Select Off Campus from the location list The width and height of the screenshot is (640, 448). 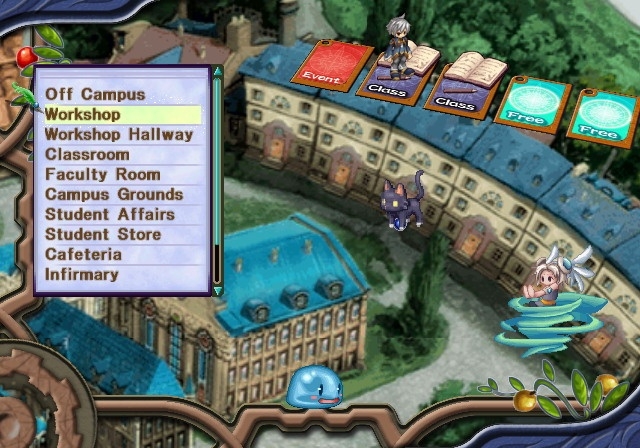(x=95, y=95)
